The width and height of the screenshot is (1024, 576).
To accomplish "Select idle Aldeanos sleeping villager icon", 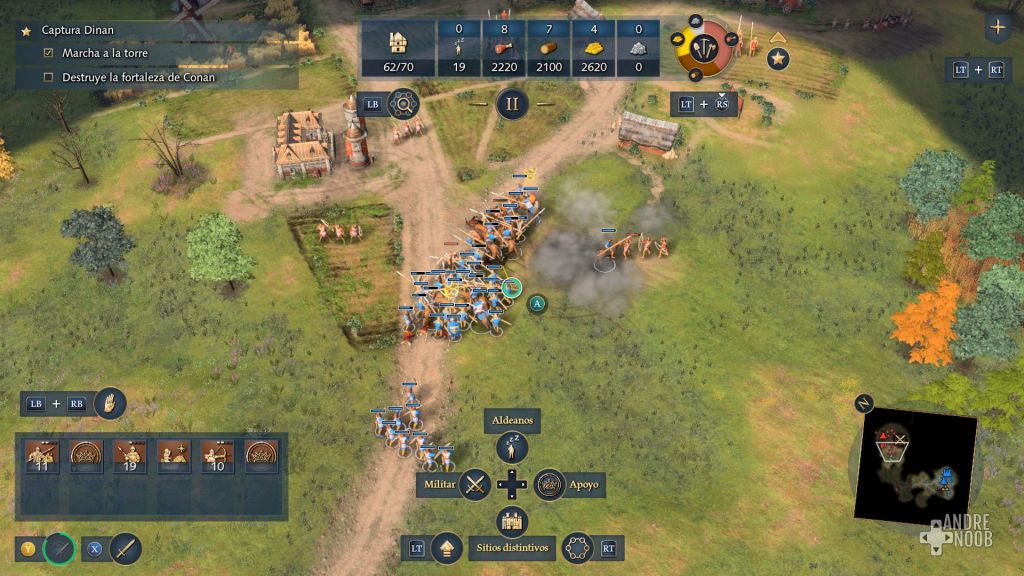I will click(512, 447).
